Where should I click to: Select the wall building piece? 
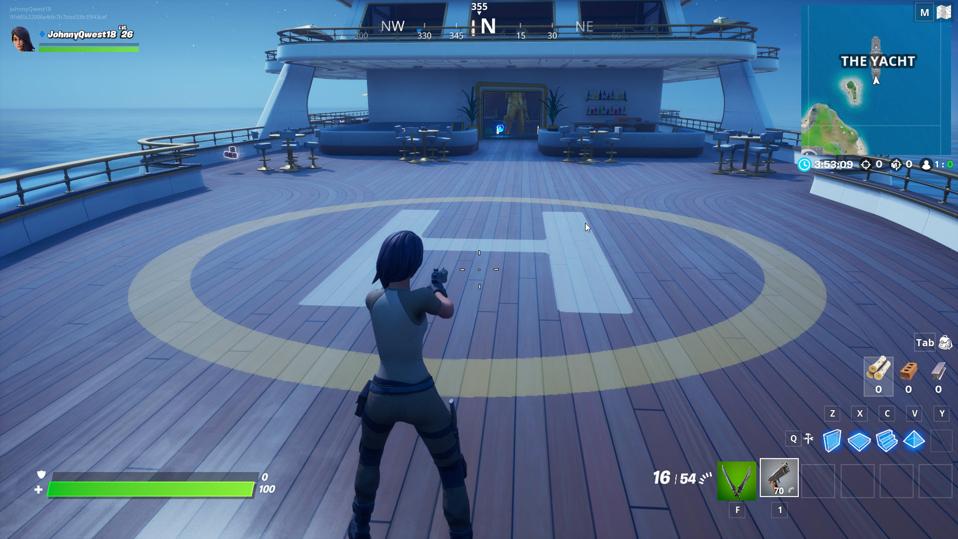coord(832,440)
